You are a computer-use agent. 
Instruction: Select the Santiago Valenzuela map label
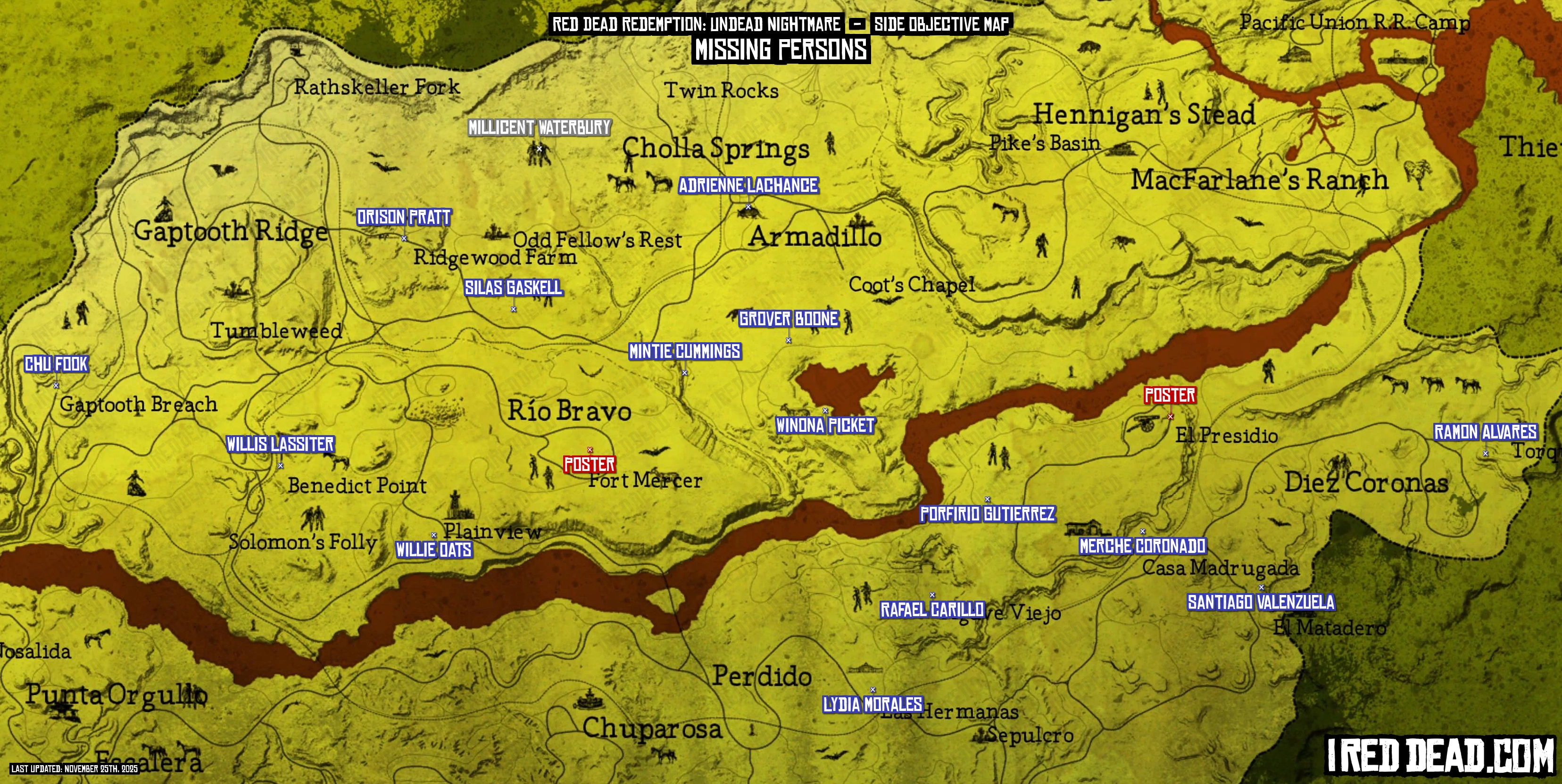pos(1261,602)
